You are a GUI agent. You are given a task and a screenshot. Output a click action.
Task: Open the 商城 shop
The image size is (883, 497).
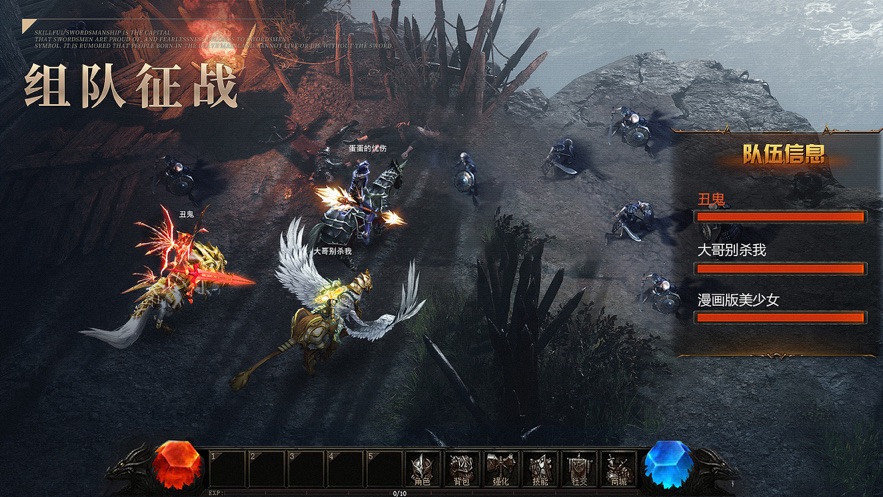click(617, 470)
